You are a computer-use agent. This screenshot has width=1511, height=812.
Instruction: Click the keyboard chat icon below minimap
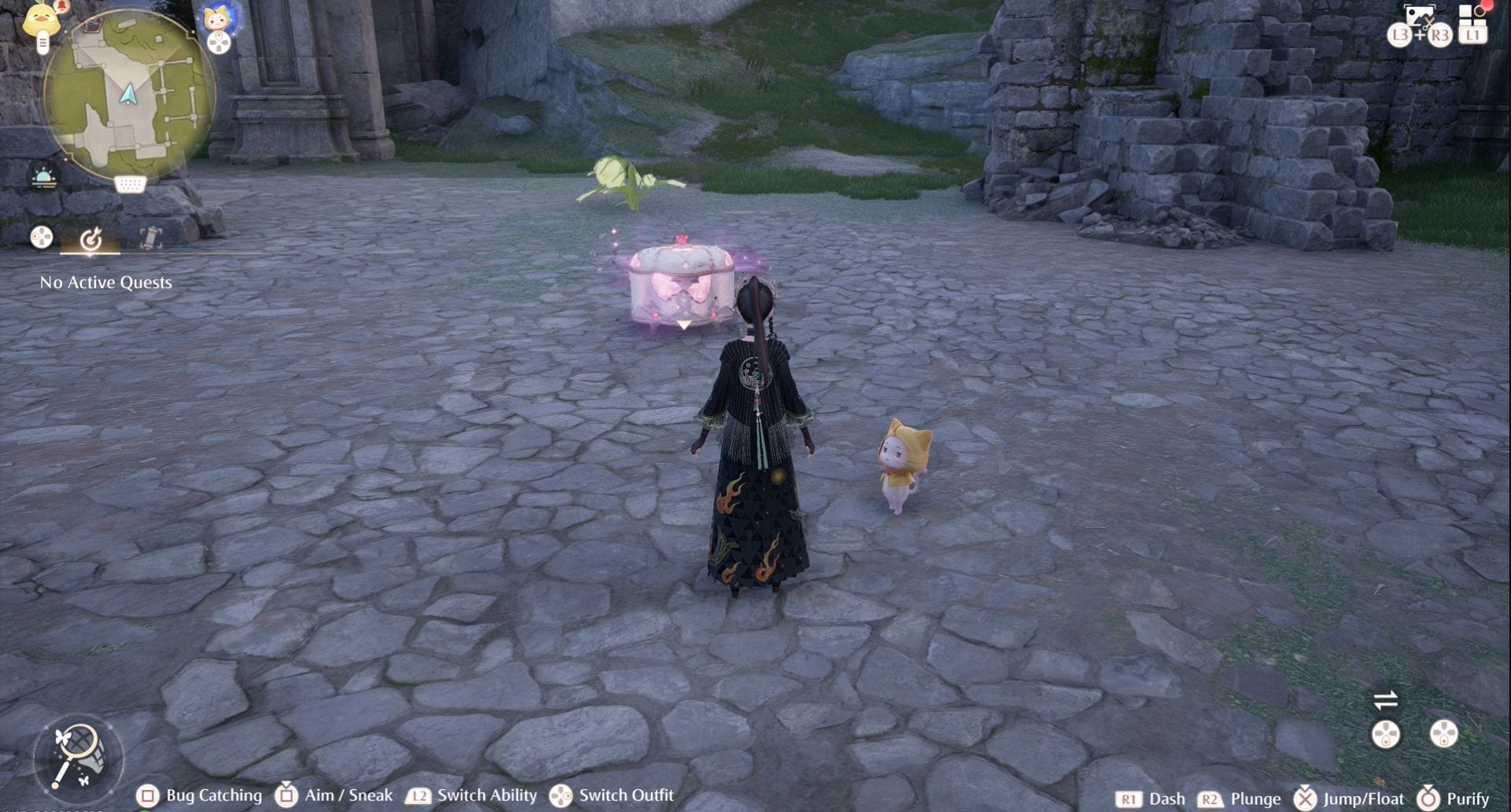coord(130,185)
